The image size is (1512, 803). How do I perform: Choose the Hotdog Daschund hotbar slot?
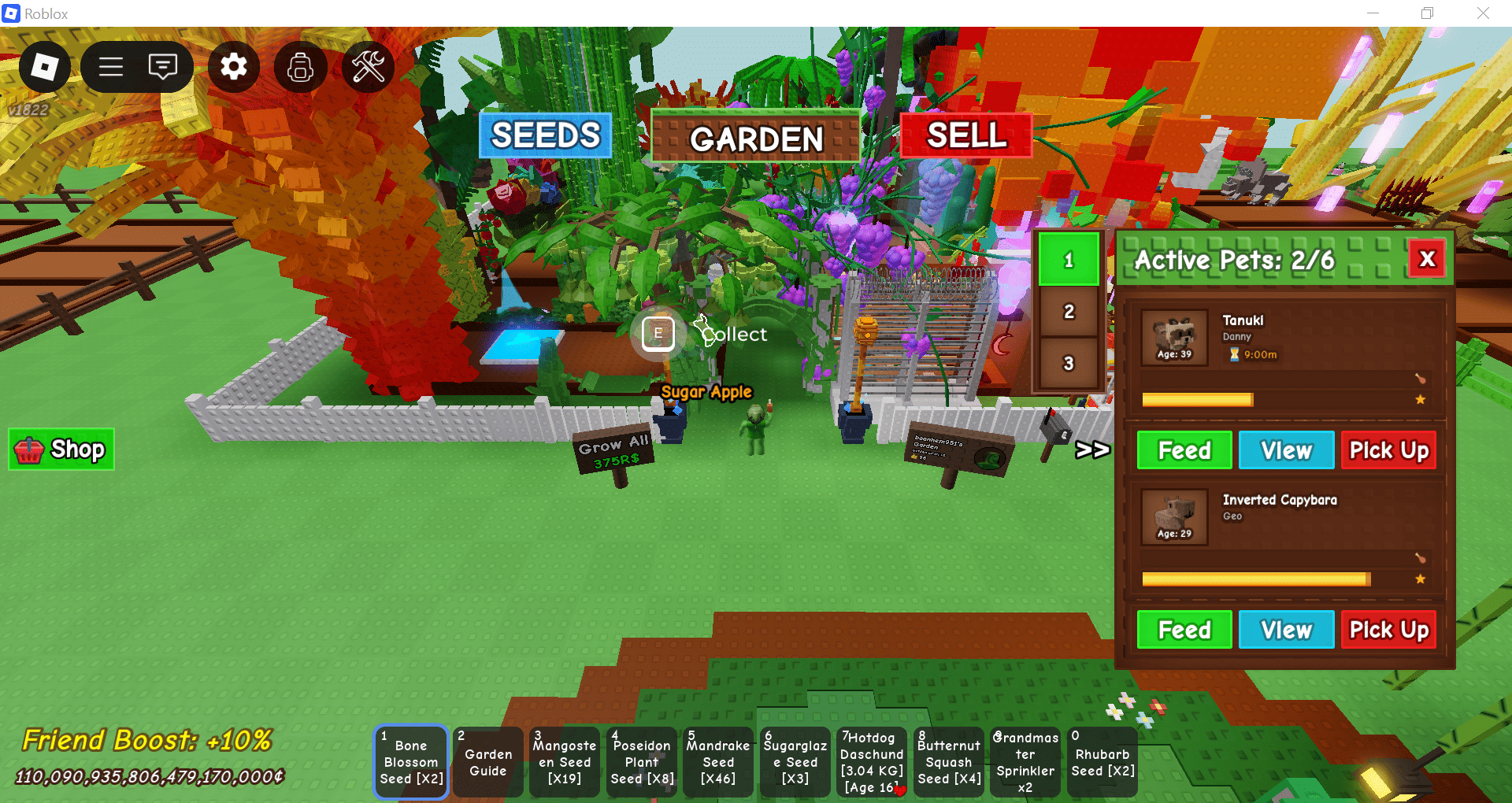click(872, 762)
